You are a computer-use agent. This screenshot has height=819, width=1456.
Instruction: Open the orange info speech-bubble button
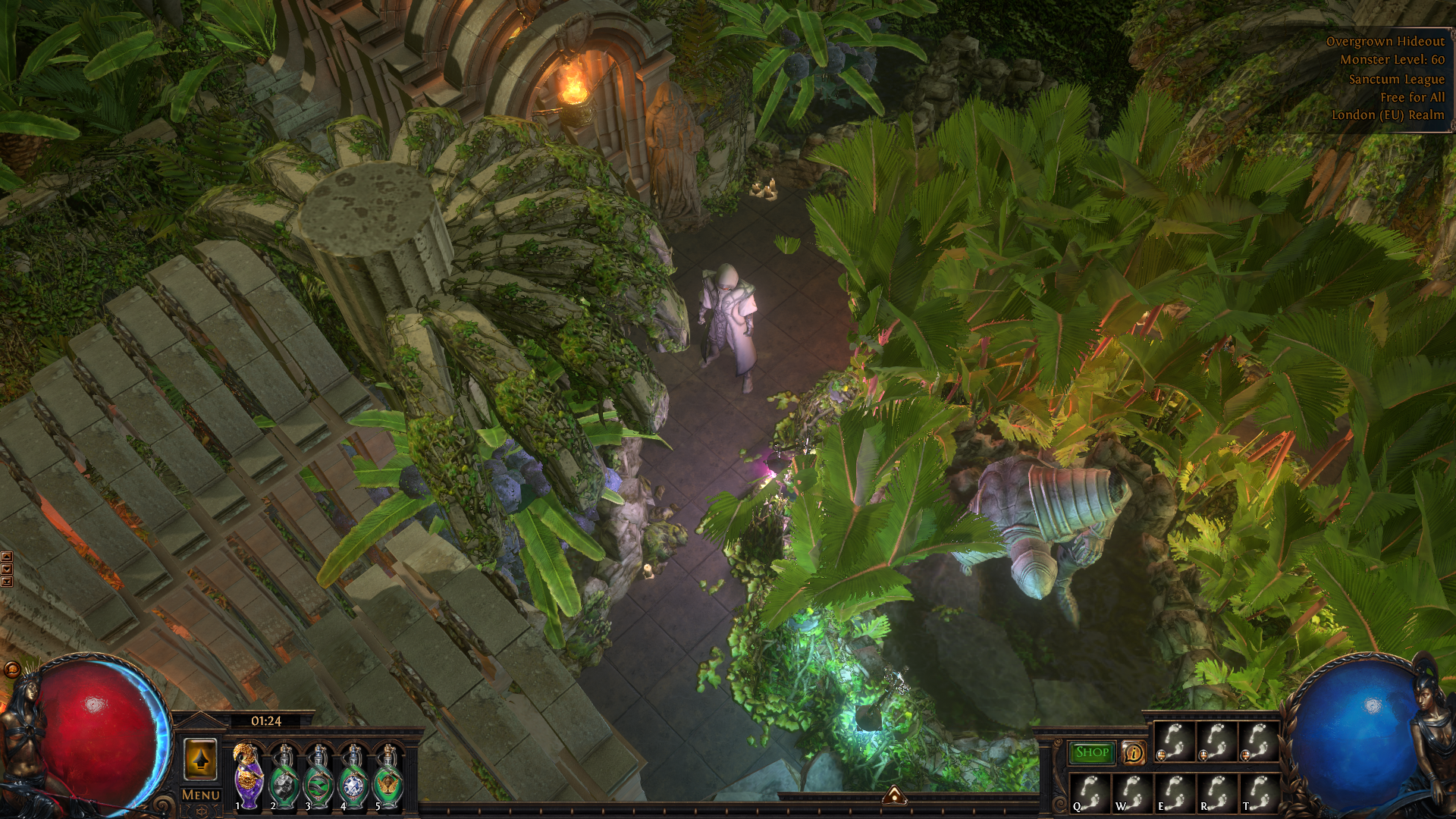click(x=1134, y=752)
